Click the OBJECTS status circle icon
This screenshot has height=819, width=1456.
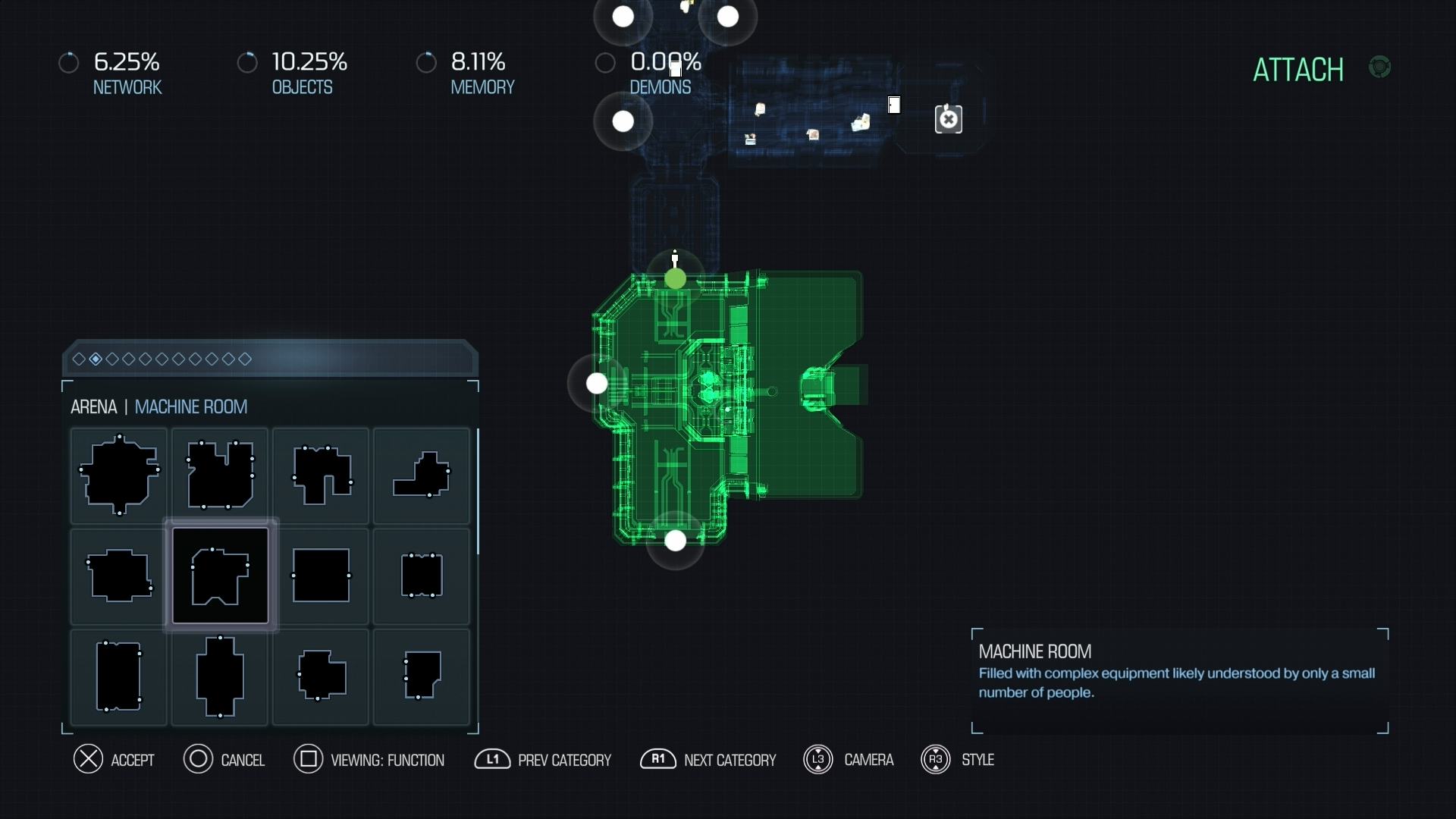tap(248, 62)
